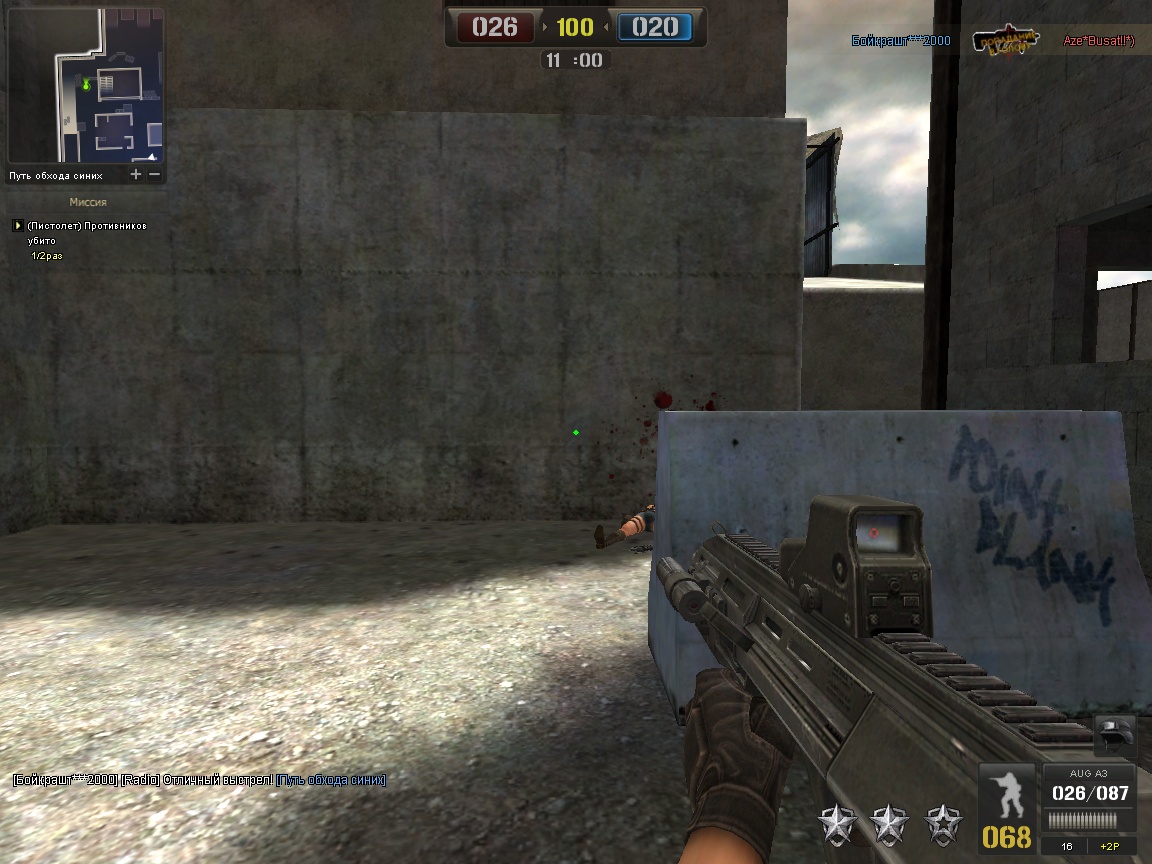
Task: Click the hollow star medal badge
Action: pos(941,823)
